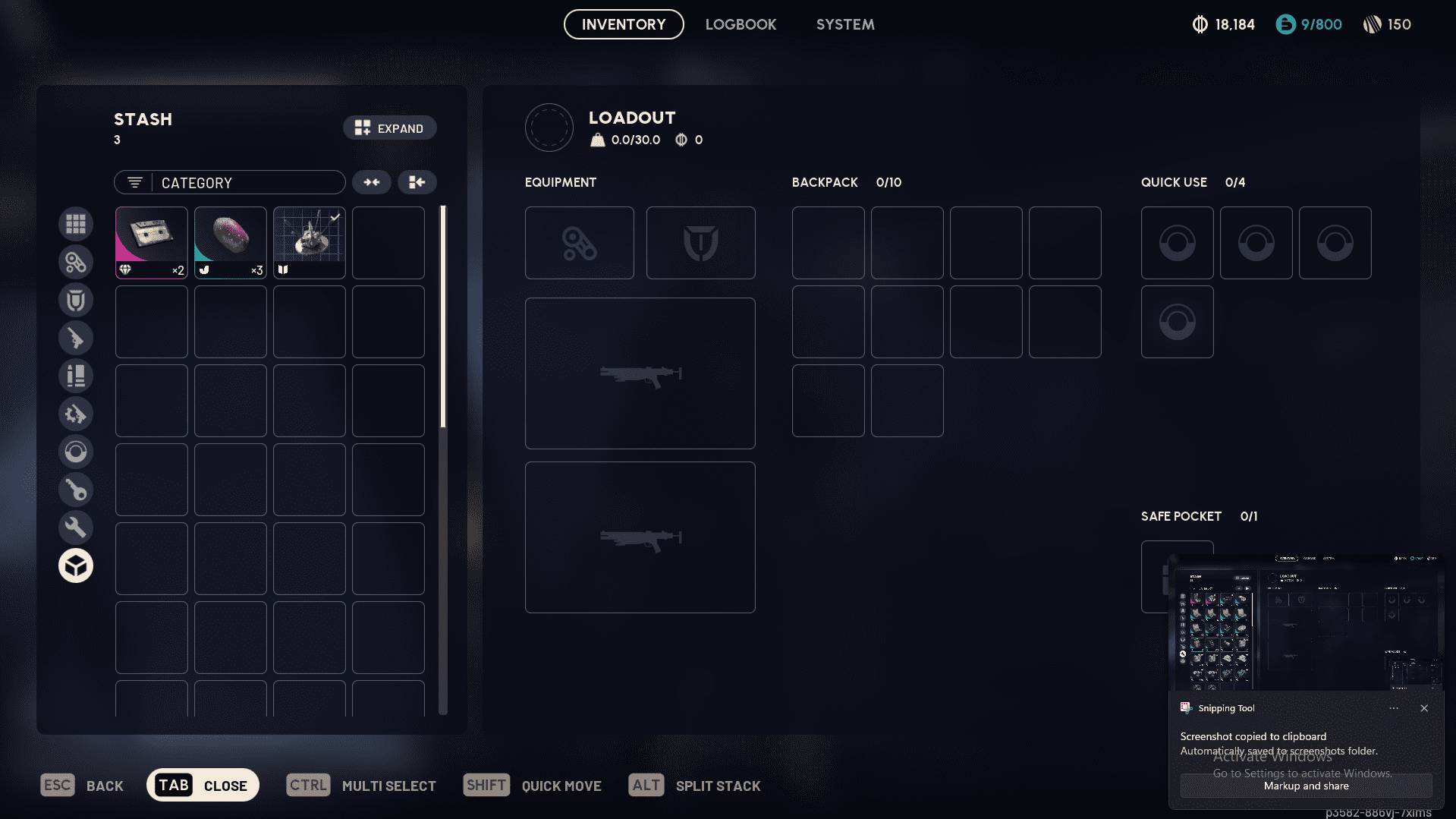
Task: Open the weapons category showing the pistol icon
Action: click(76, 338)
